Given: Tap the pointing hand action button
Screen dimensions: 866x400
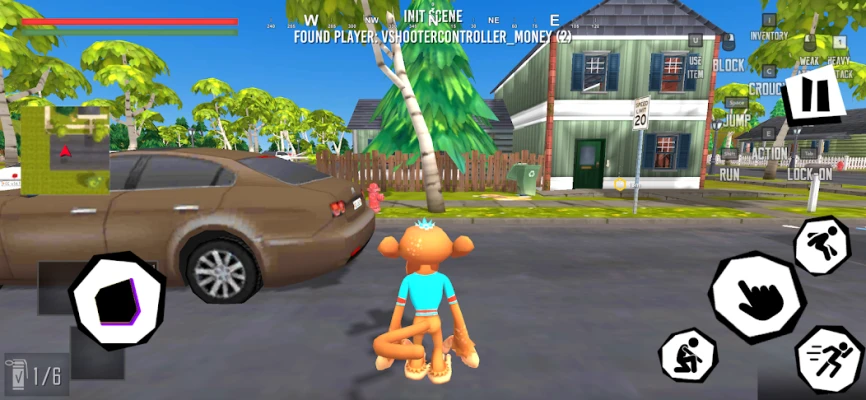Looking at the screenshot, I should coord(758,297).
